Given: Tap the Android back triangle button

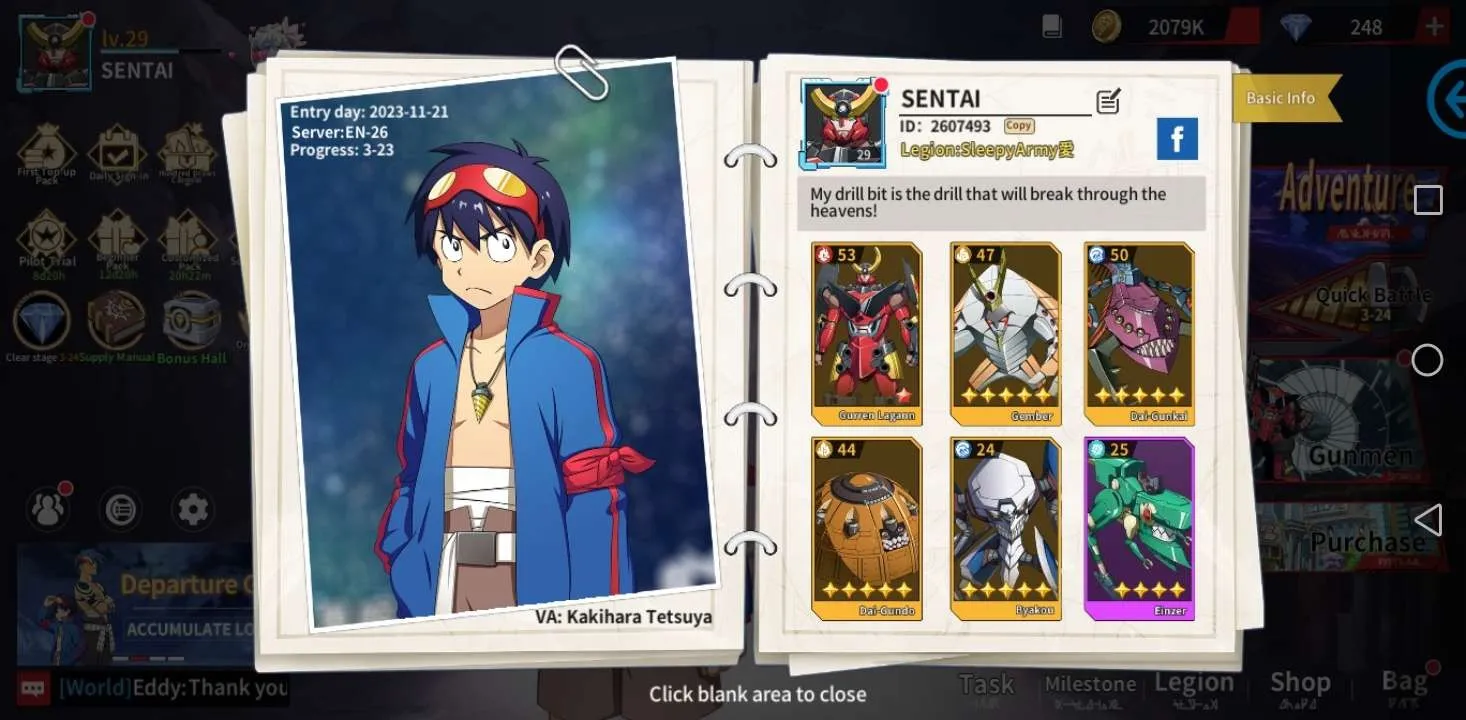Looking at the screenshot, I should click(1428, 520).
